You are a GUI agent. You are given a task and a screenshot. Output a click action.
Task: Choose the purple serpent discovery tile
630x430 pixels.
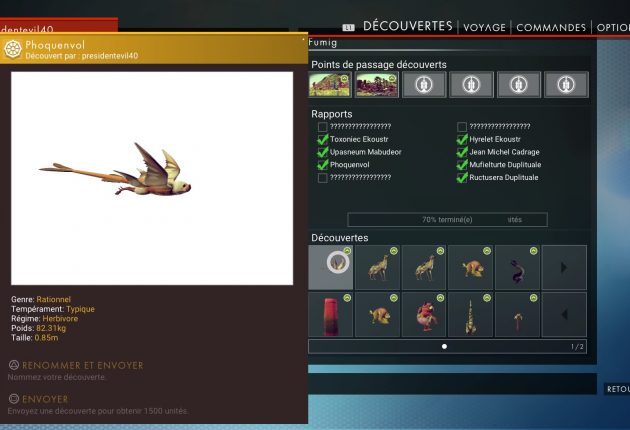(517, 267)
